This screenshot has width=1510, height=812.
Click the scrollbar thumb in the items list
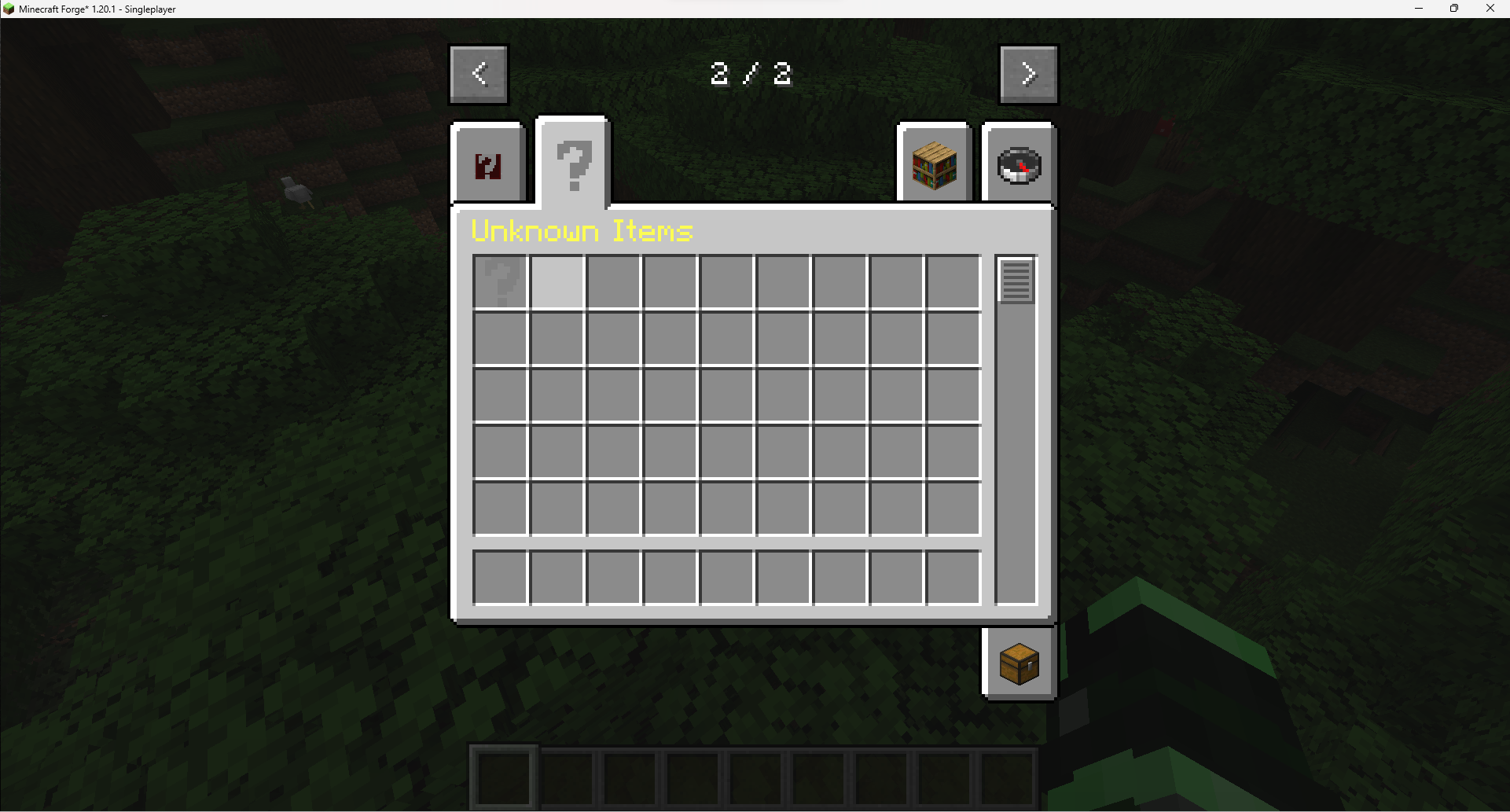coord(1016,280)
